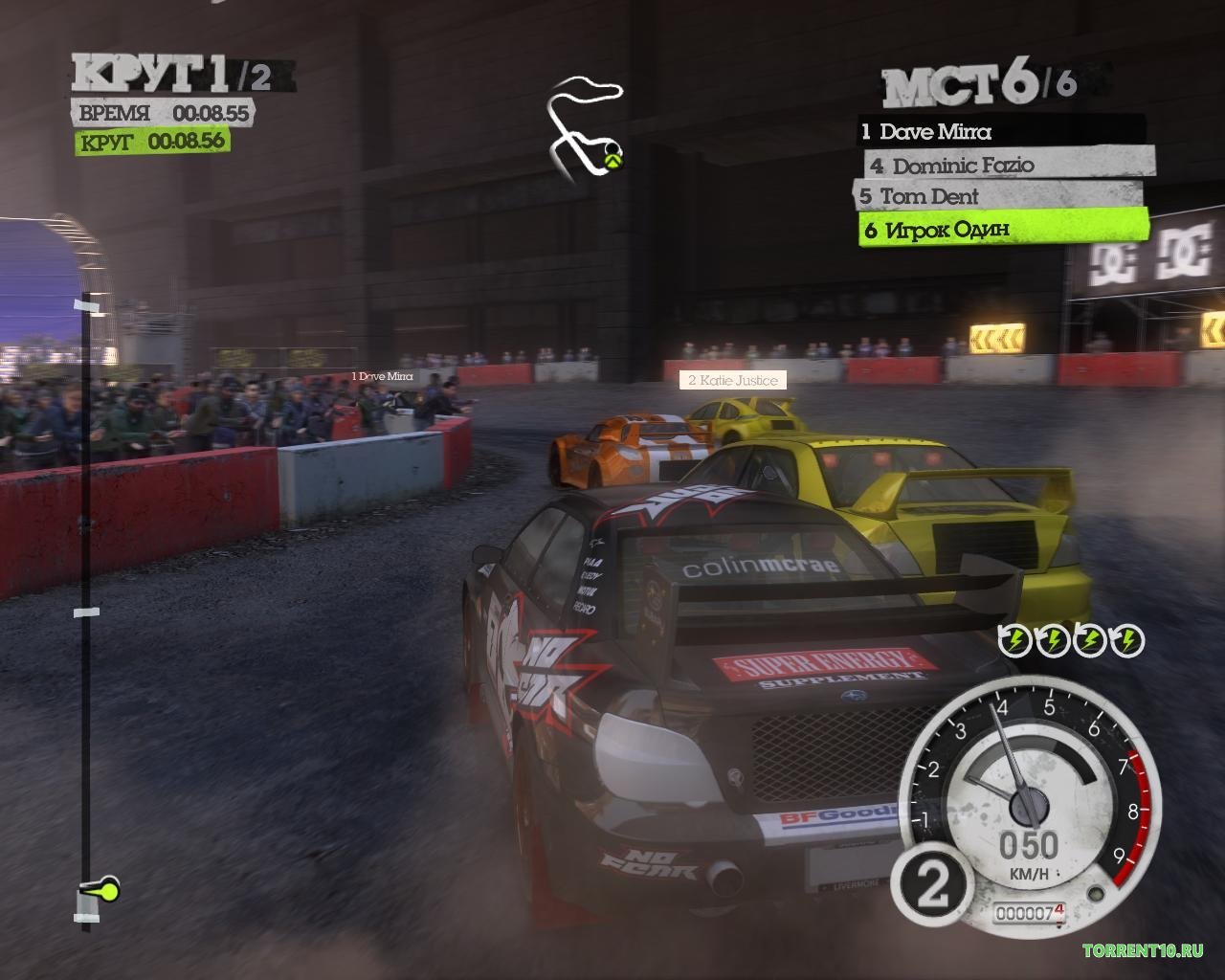Viewport: 1225px width, 980px height.
Task: Click the fourth lightning icon near speedometer
Action: (x=1127, y=641)
